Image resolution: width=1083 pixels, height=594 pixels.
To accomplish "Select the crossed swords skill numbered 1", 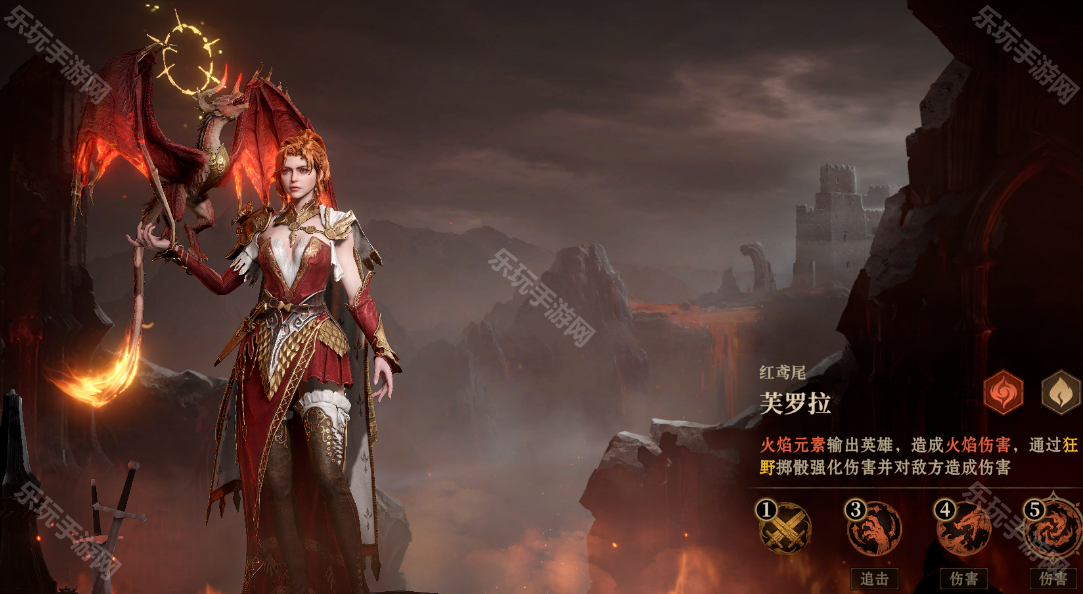I will click(785, 527).
